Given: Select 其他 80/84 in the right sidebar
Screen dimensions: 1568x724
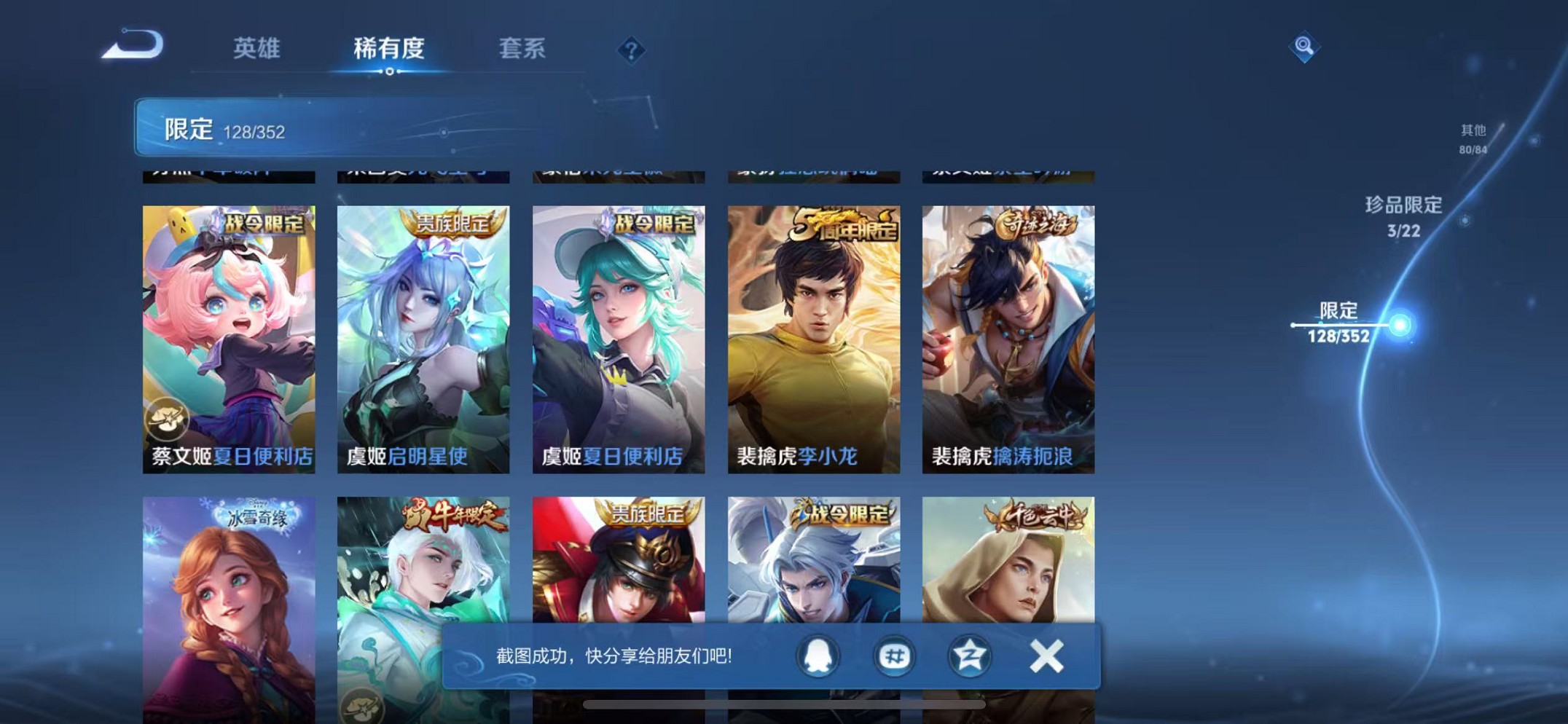Looking at the screenshot, I should [1473, 137].
